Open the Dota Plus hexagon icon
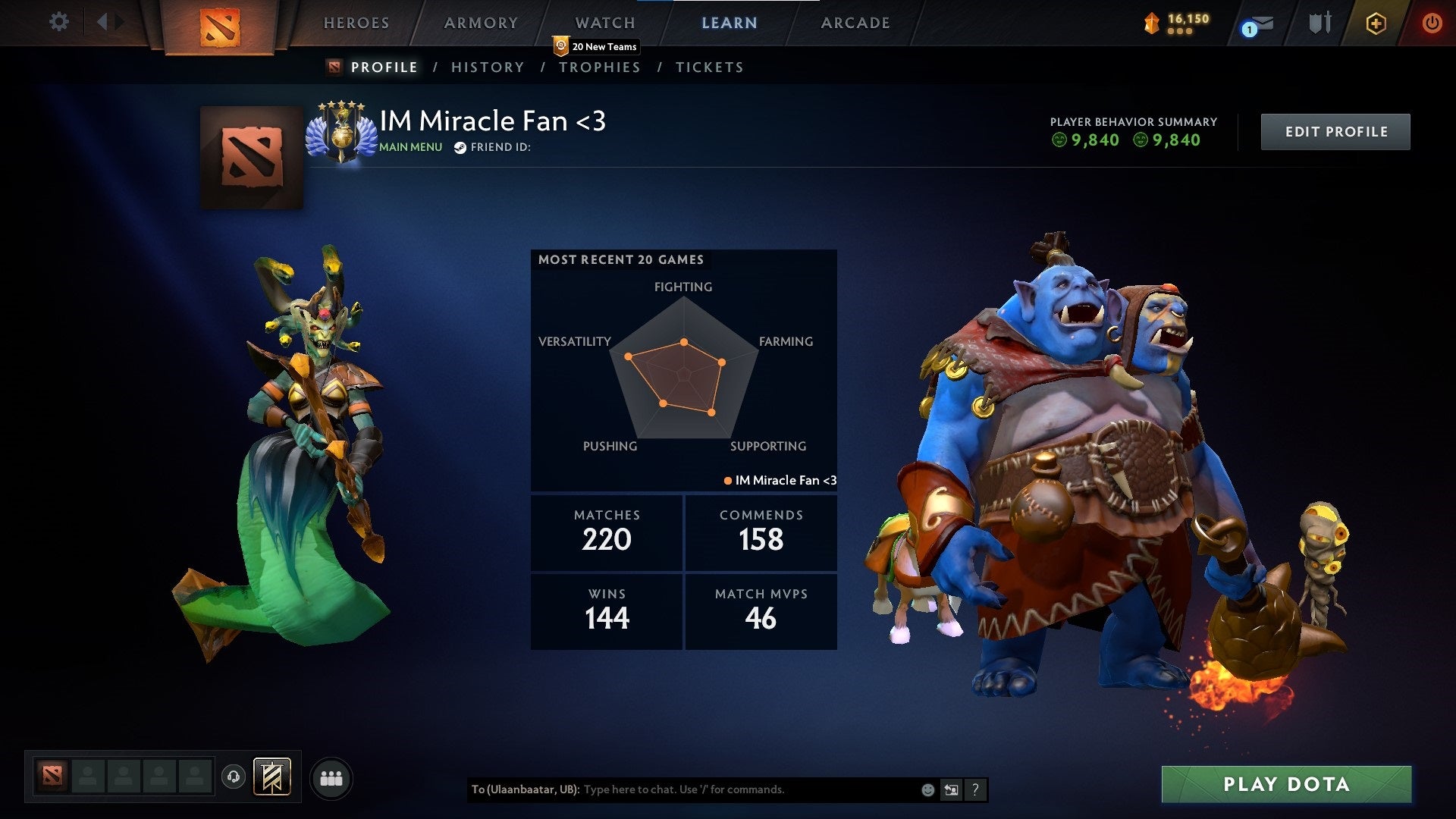This screenshot has width=1456, height=819. (1376, 23)
